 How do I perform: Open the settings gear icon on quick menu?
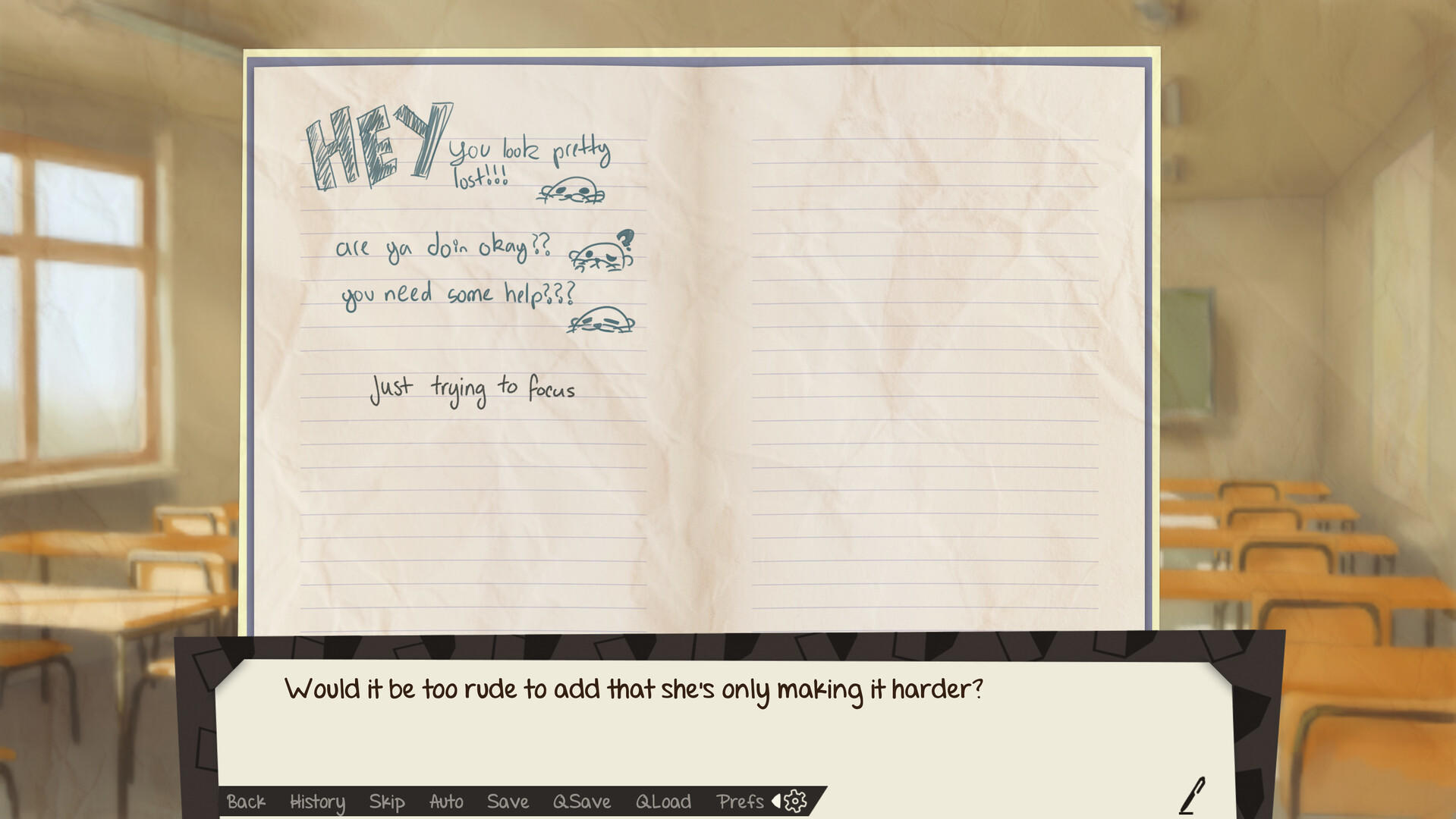[795, 802]
